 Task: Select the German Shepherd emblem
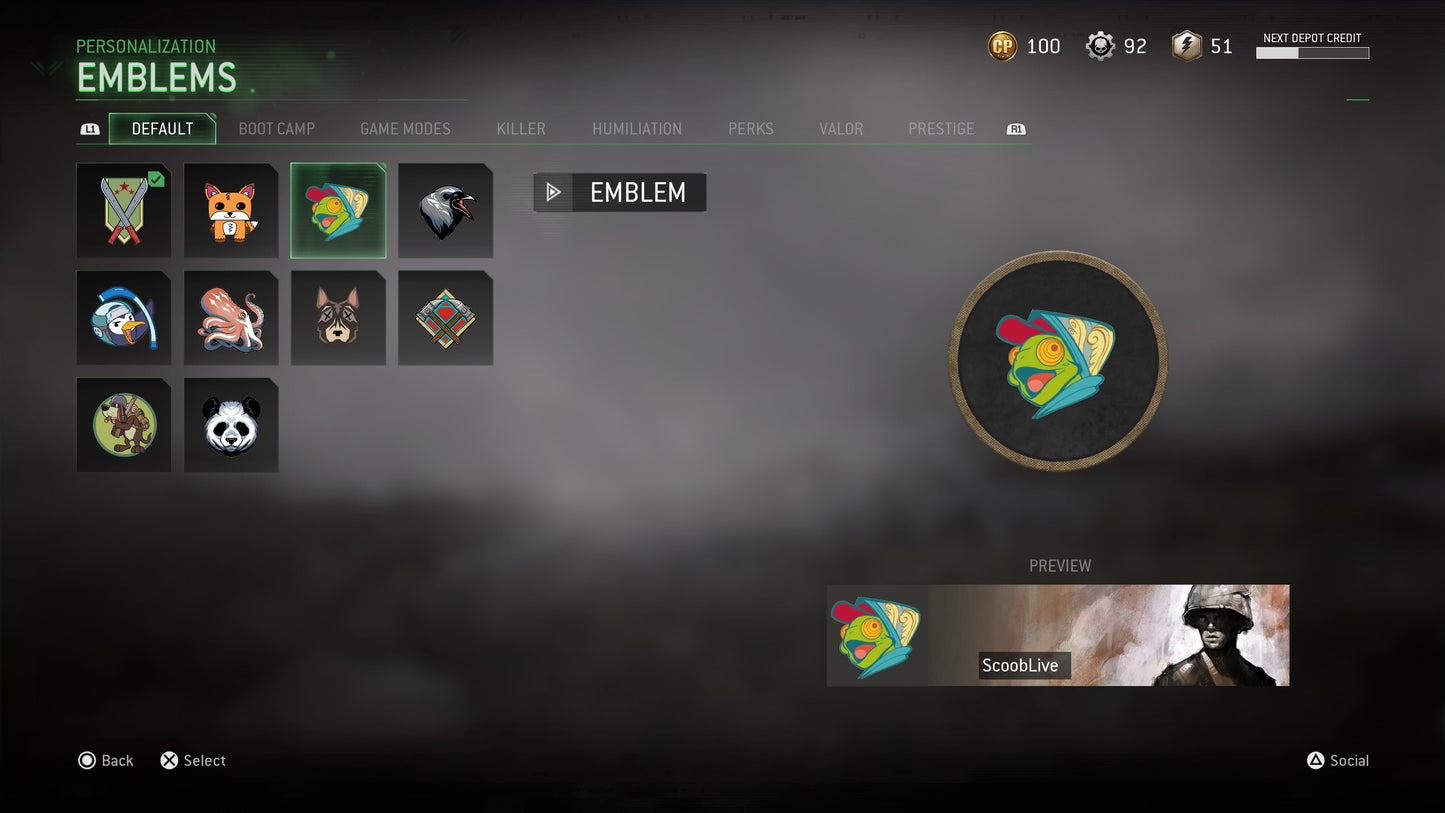click(338, 317)
